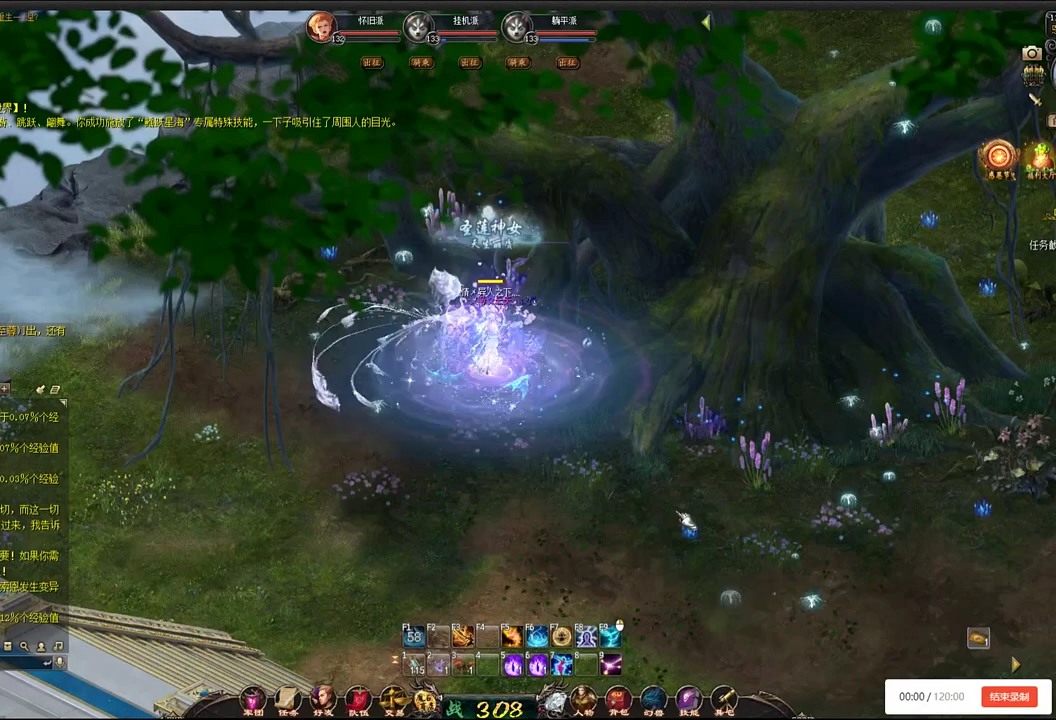The height and width of the screenshot is (720, 1056).
Task: Use the pink burst skill in slot 9
Action: click(x=610, y=664)
